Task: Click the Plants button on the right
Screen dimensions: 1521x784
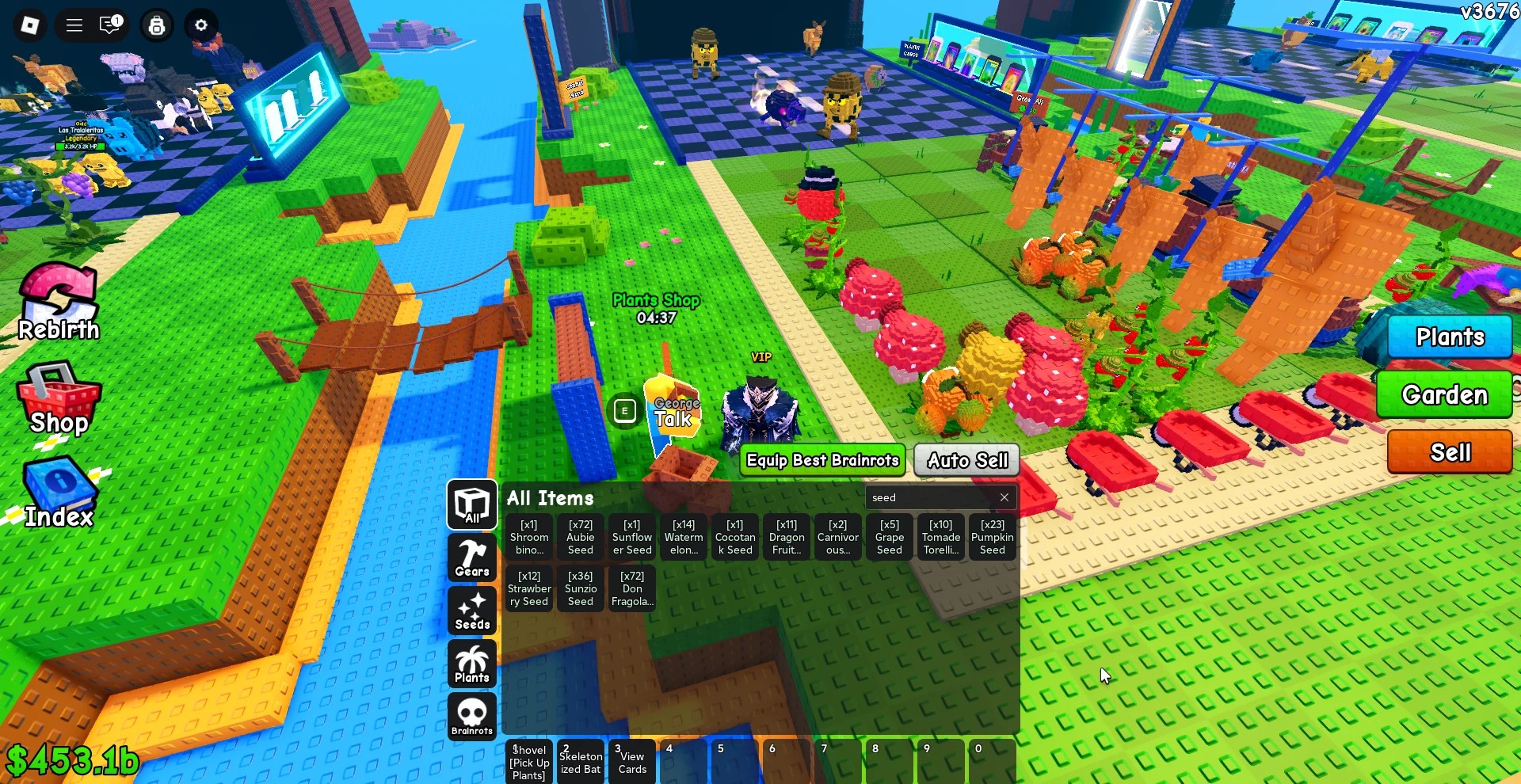Action: tap(1450, 337)
